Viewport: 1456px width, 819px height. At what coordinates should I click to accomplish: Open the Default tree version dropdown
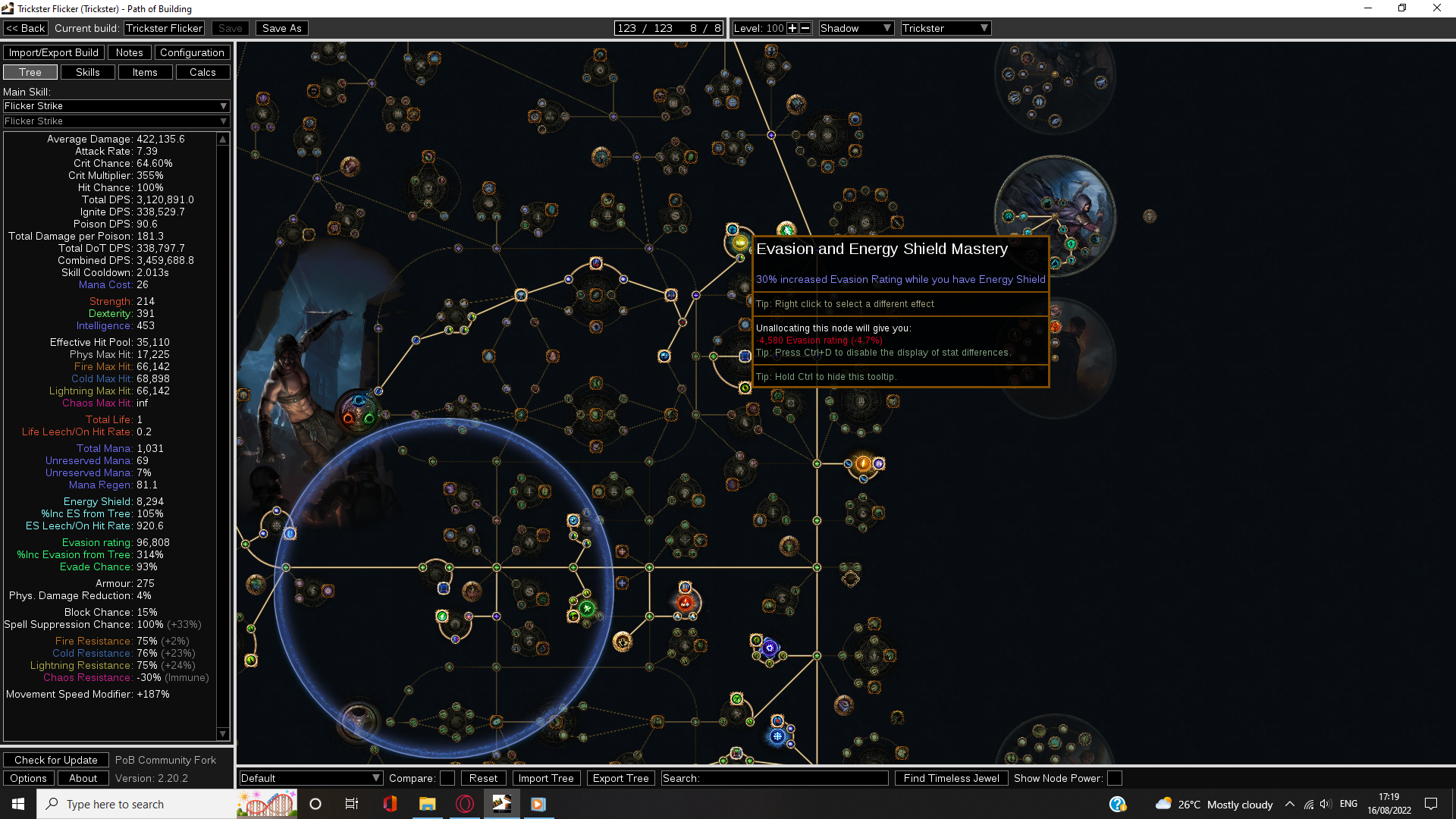[x=310, y=777]
